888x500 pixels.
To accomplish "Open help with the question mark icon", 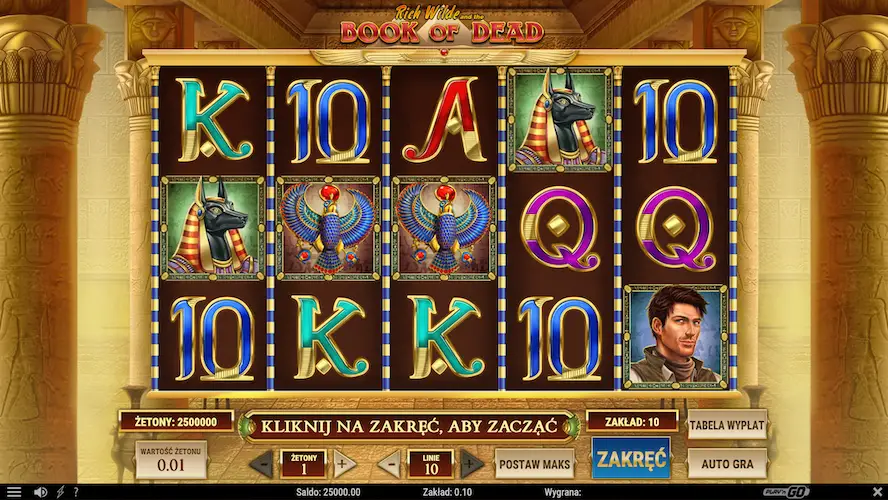I will pyautogui.click(x=75, y=492).
